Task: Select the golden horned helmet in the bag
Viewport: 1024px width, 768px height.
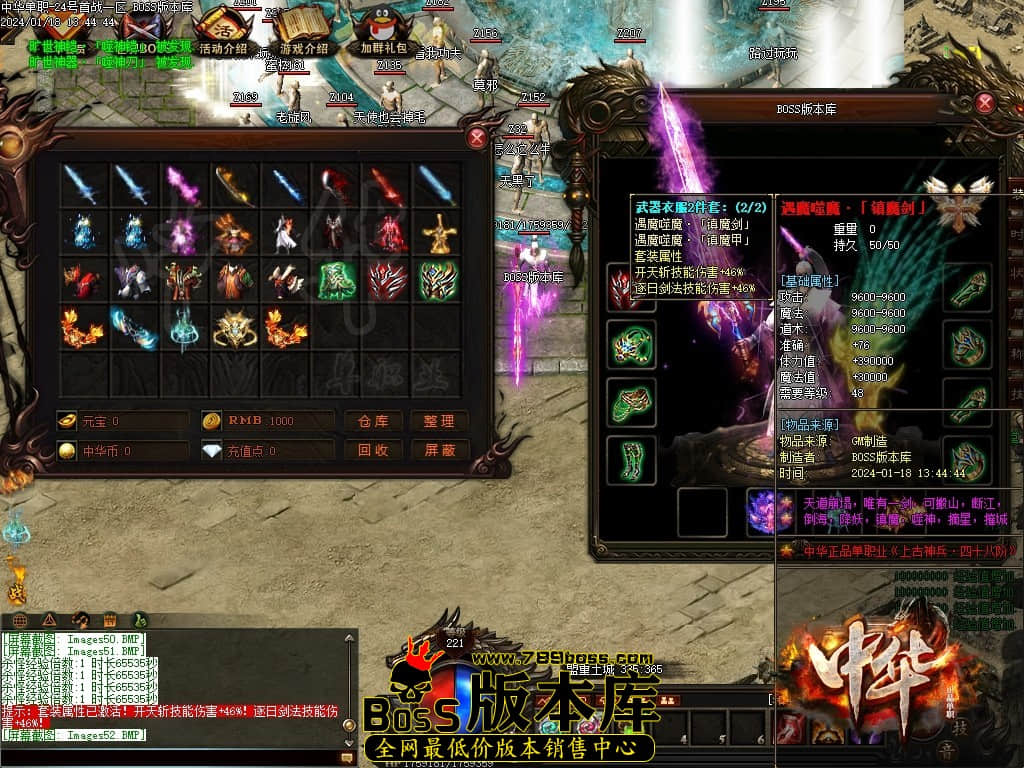Action: 234,328
